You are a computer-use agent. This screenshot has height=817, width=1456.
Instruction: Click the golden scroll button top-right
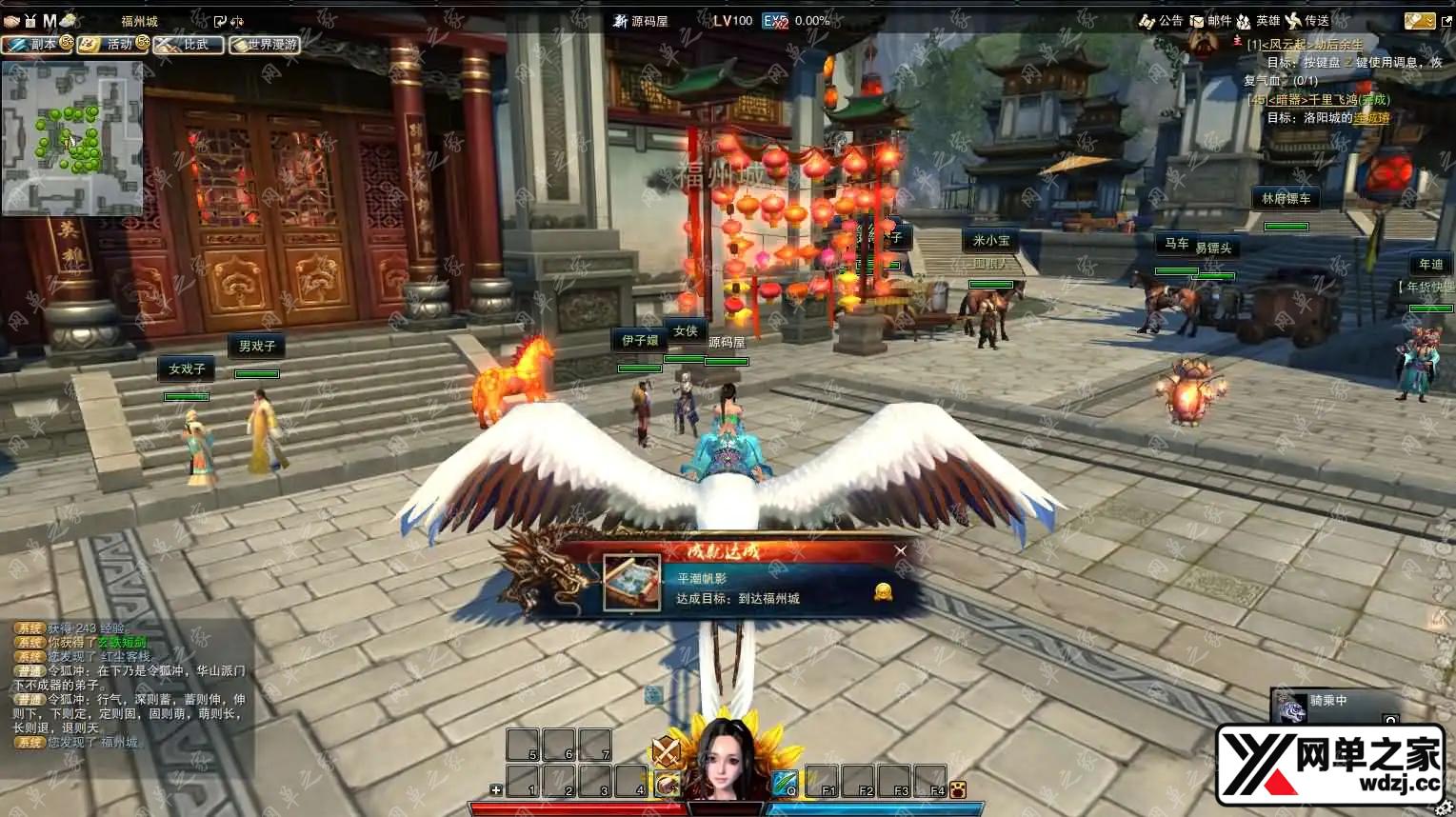[1418, 21]
